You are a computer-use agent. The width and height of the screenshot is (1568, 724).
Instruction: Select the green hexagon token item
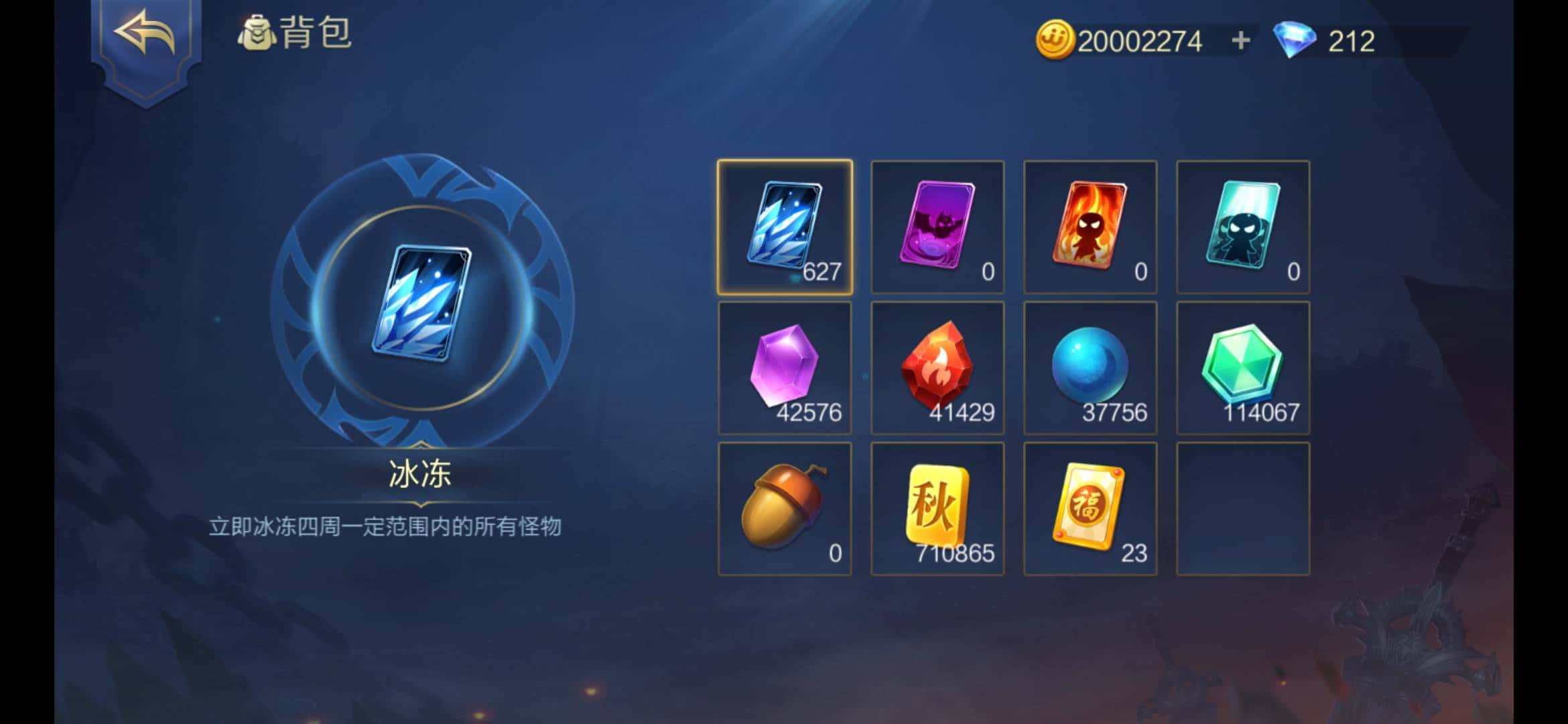click(1243, 369)
